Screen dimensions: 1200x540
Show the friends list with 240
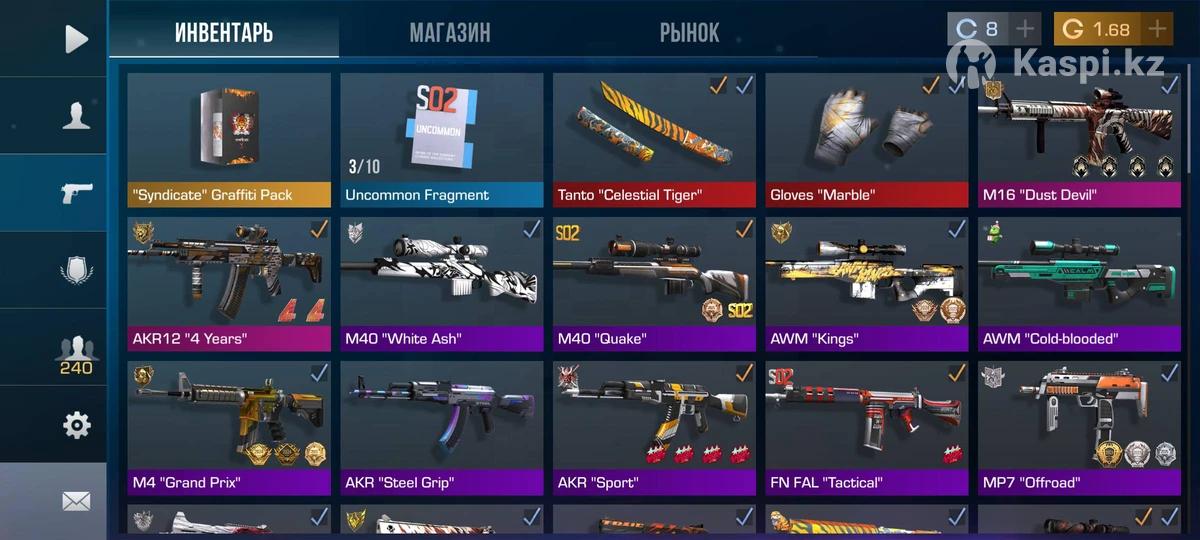[x=76, y=353]
